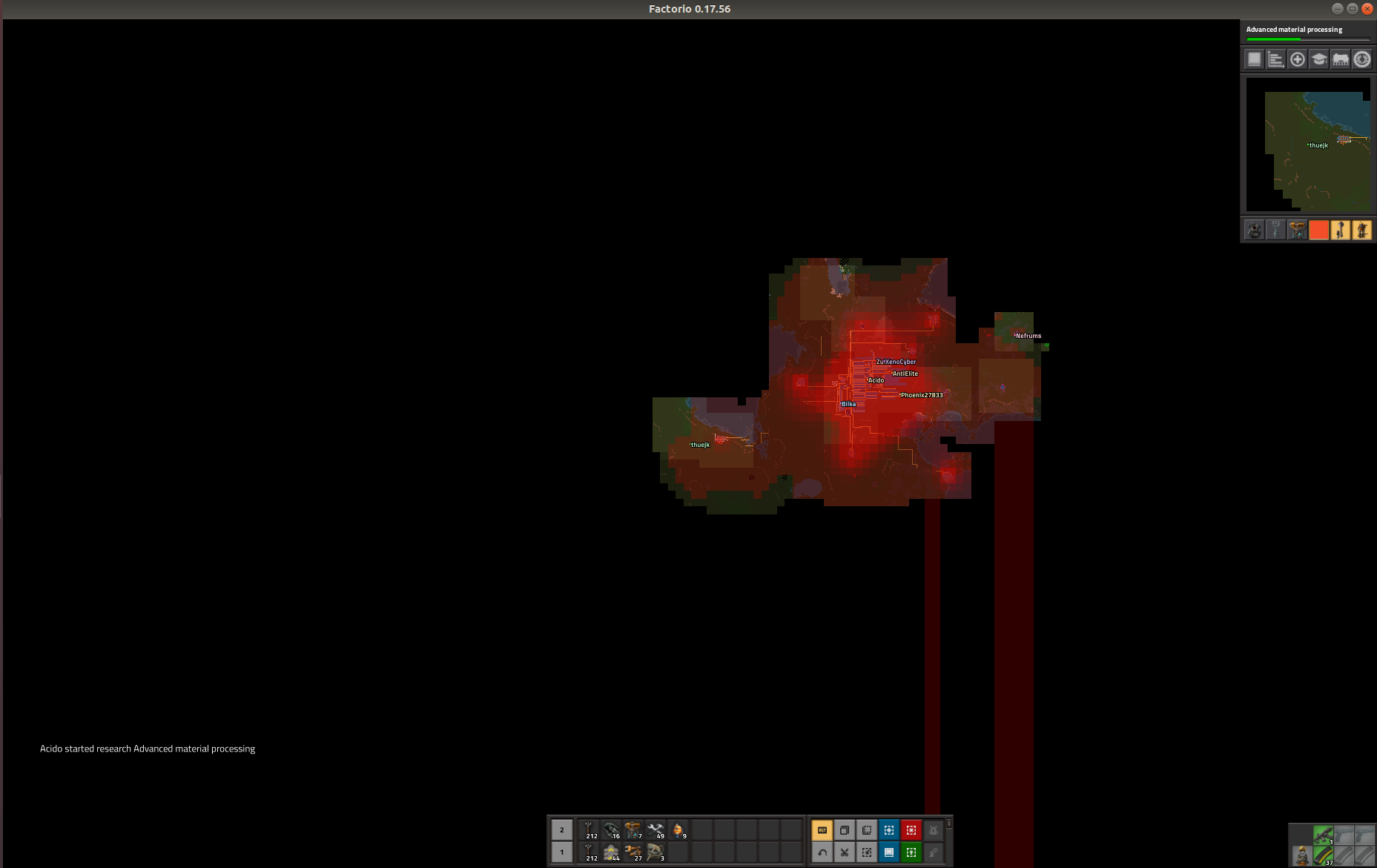
Task: Select the red deconstruction planner tool
Action: coord(910,830)
